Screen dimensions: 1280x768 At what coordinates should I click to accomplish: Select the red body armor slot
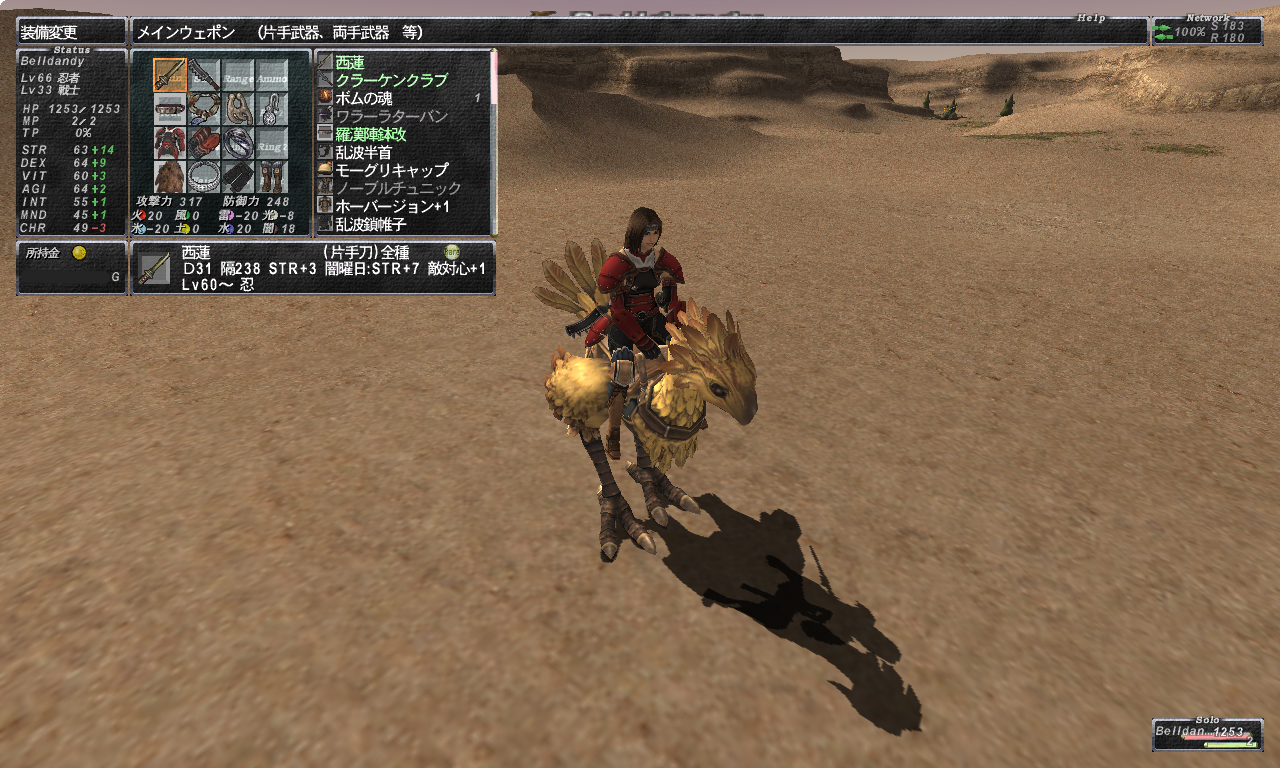170,143
